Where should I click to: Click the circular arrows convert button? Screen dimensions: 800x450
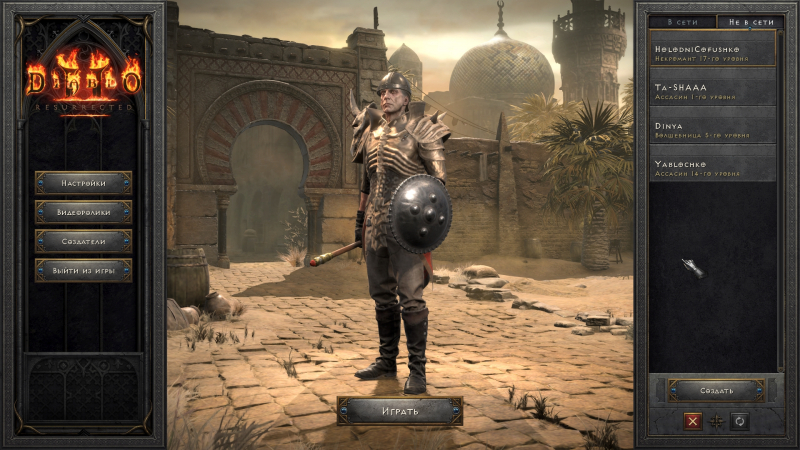(x=740, y=422)
